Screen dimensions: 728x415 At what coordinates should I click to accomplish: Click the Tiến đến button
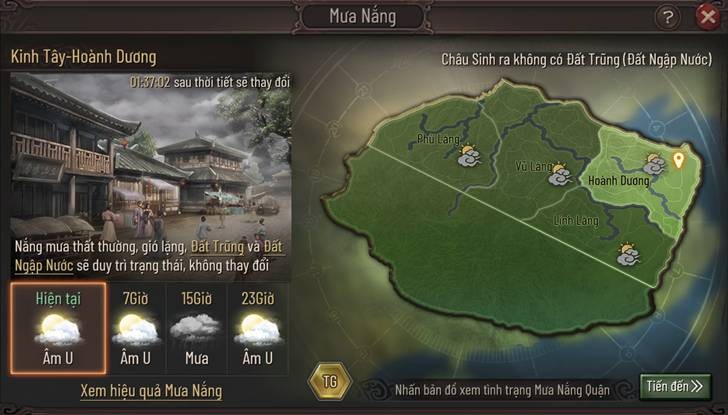pyautogui.click(x=676, y=386)
